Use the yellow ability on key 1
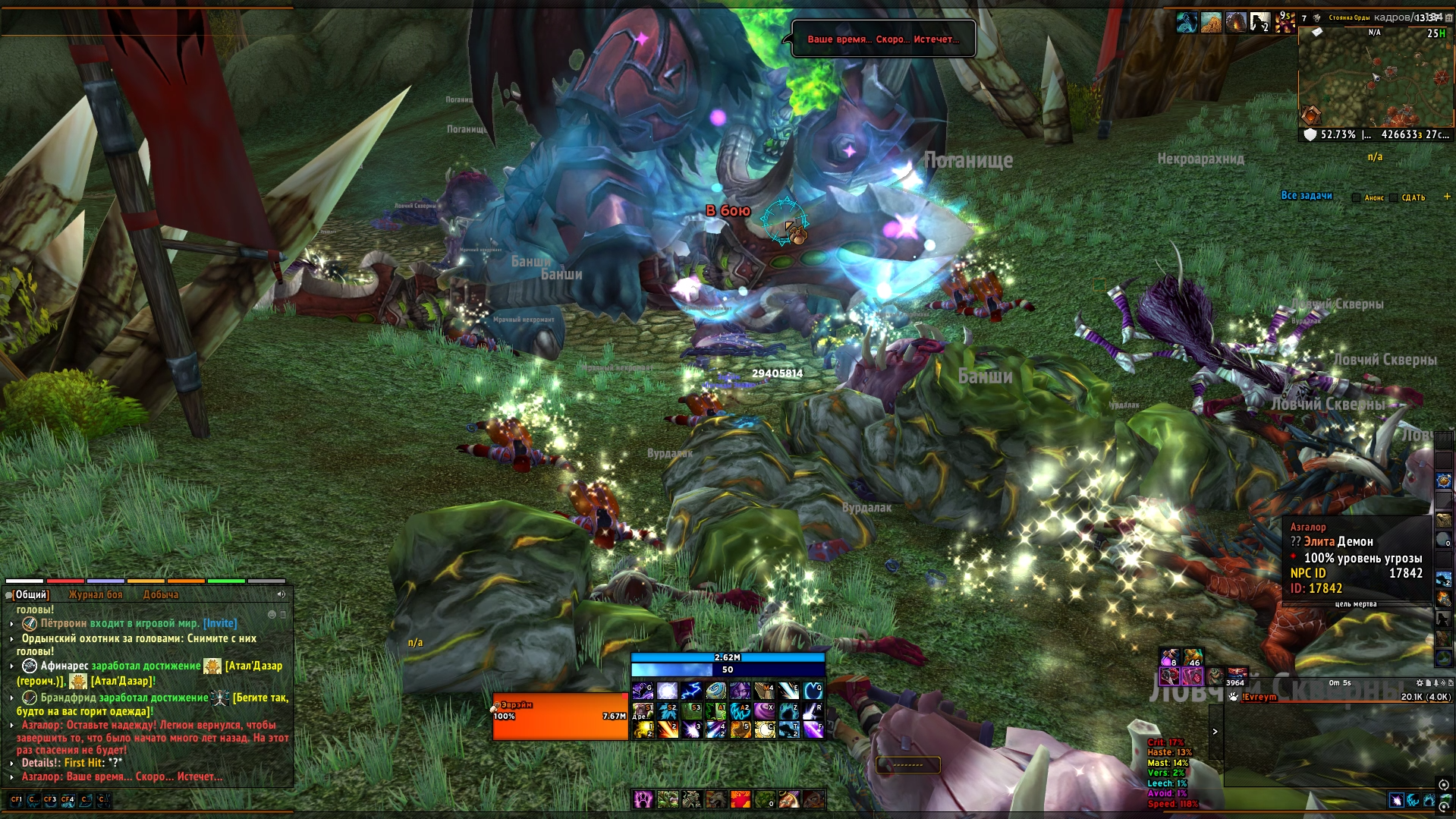Screen dimensions: 1456x819 (643, 729)
